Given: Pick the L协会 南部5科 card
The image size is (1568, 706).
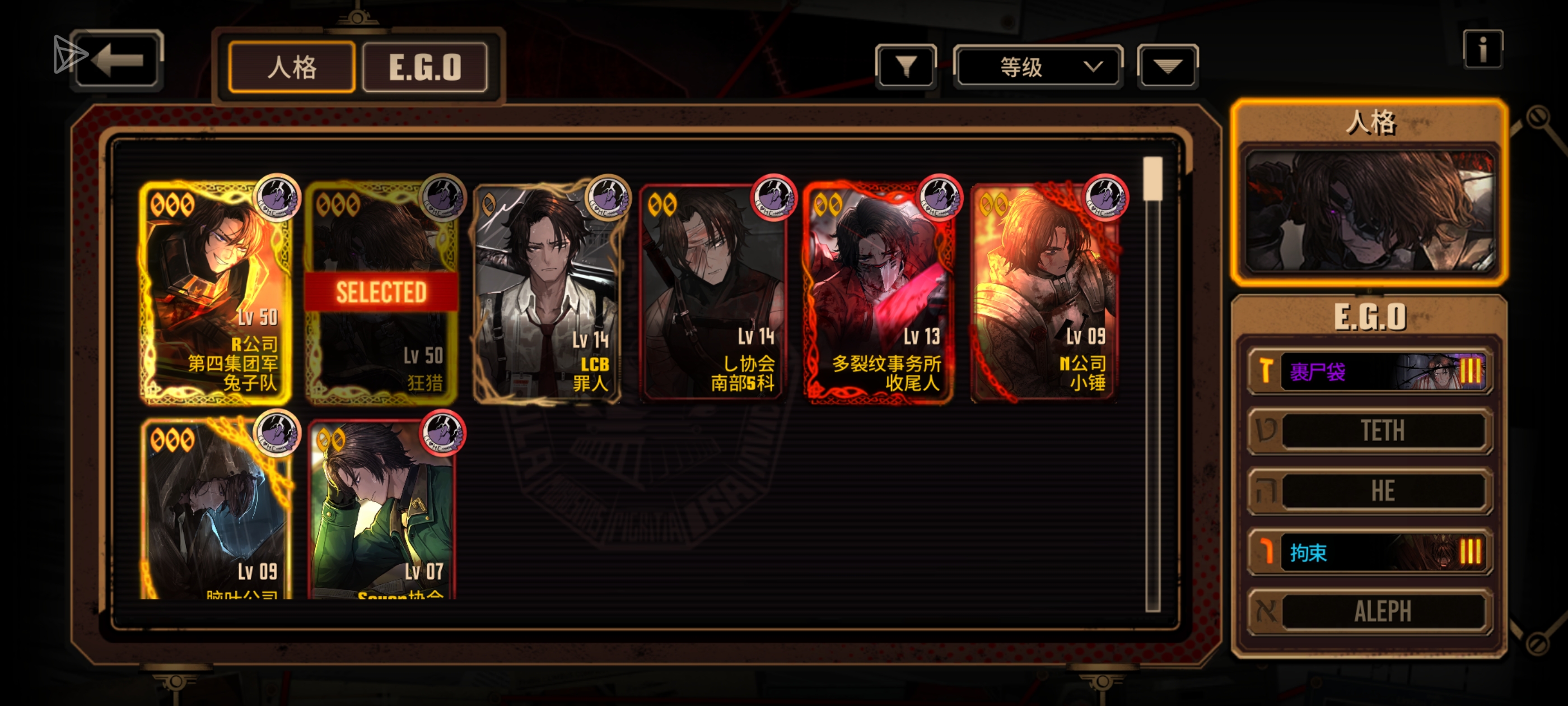Looking at the screenshot, I should coord(713,292).
